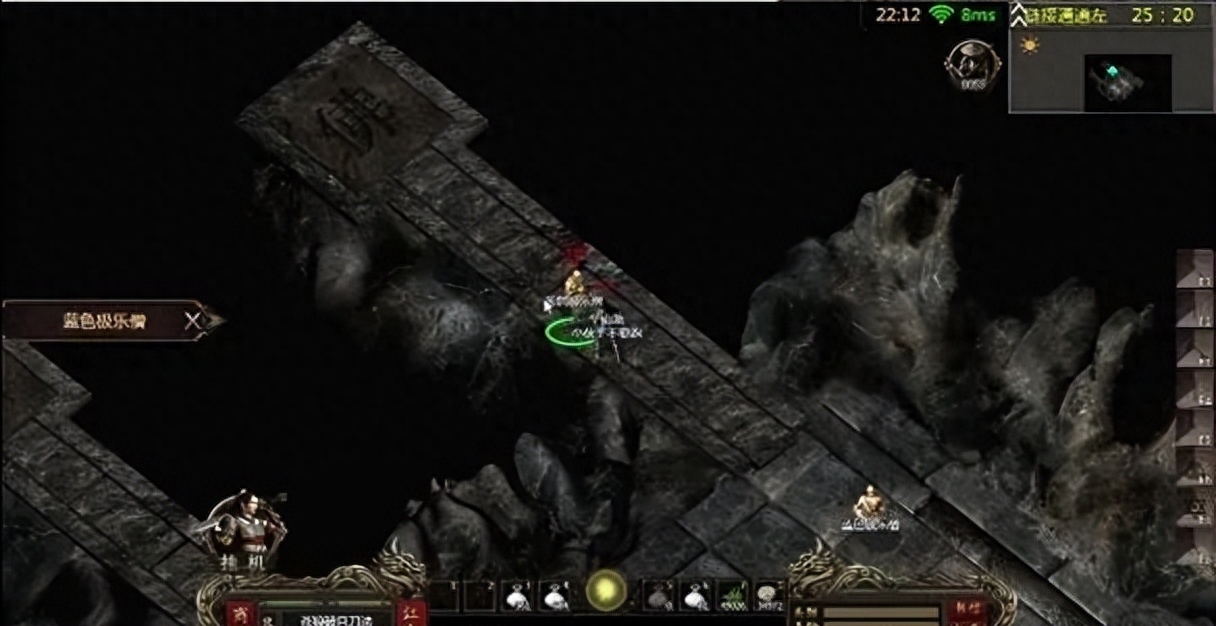Viewport: 1216px width, 626px height.
Task: Click the round boss portrait icon
Action: click(x=967, y=64)
